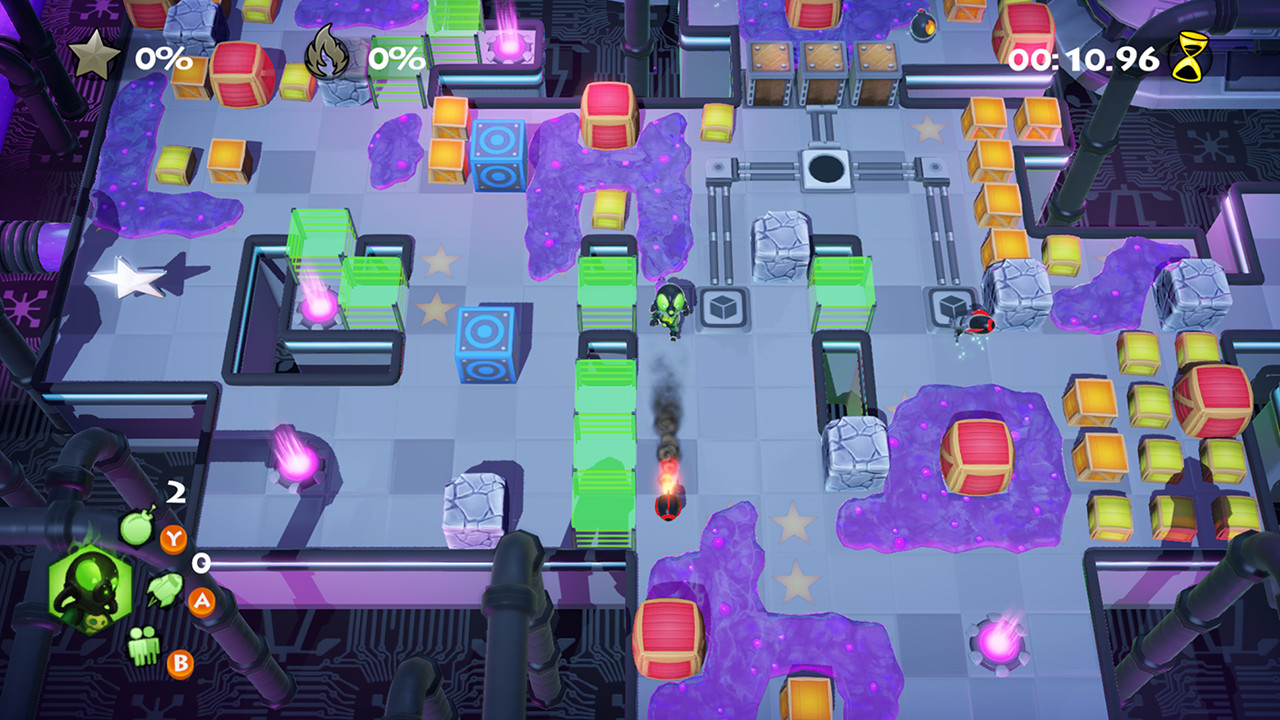Click the green multiplayer figures icon
The image size is (1280, 720).
coord(145,643)
